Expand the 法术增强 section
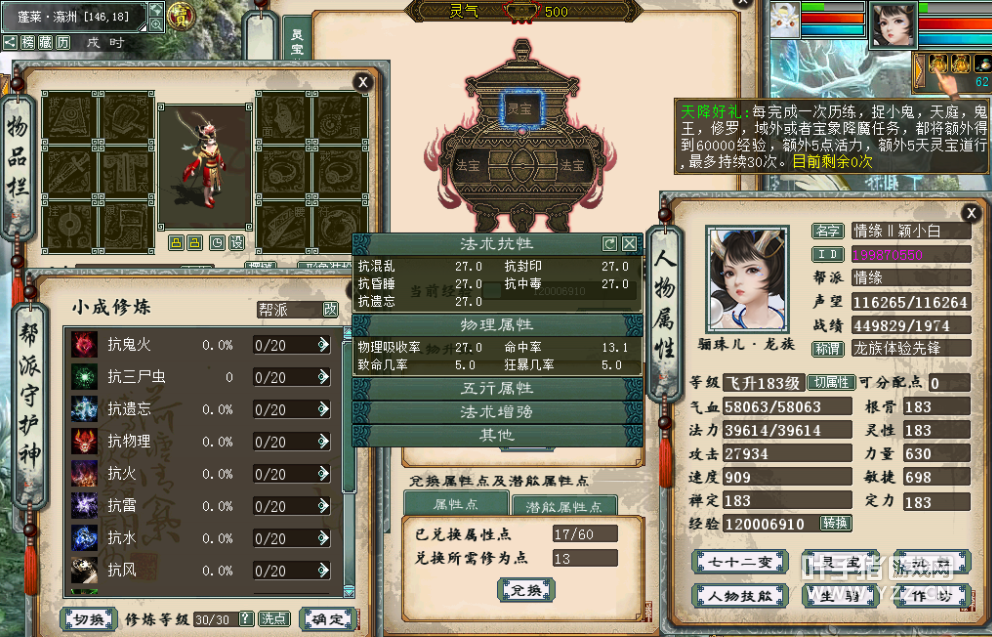The height and width of the screenshot is (637, 992). tap(496, 412)
